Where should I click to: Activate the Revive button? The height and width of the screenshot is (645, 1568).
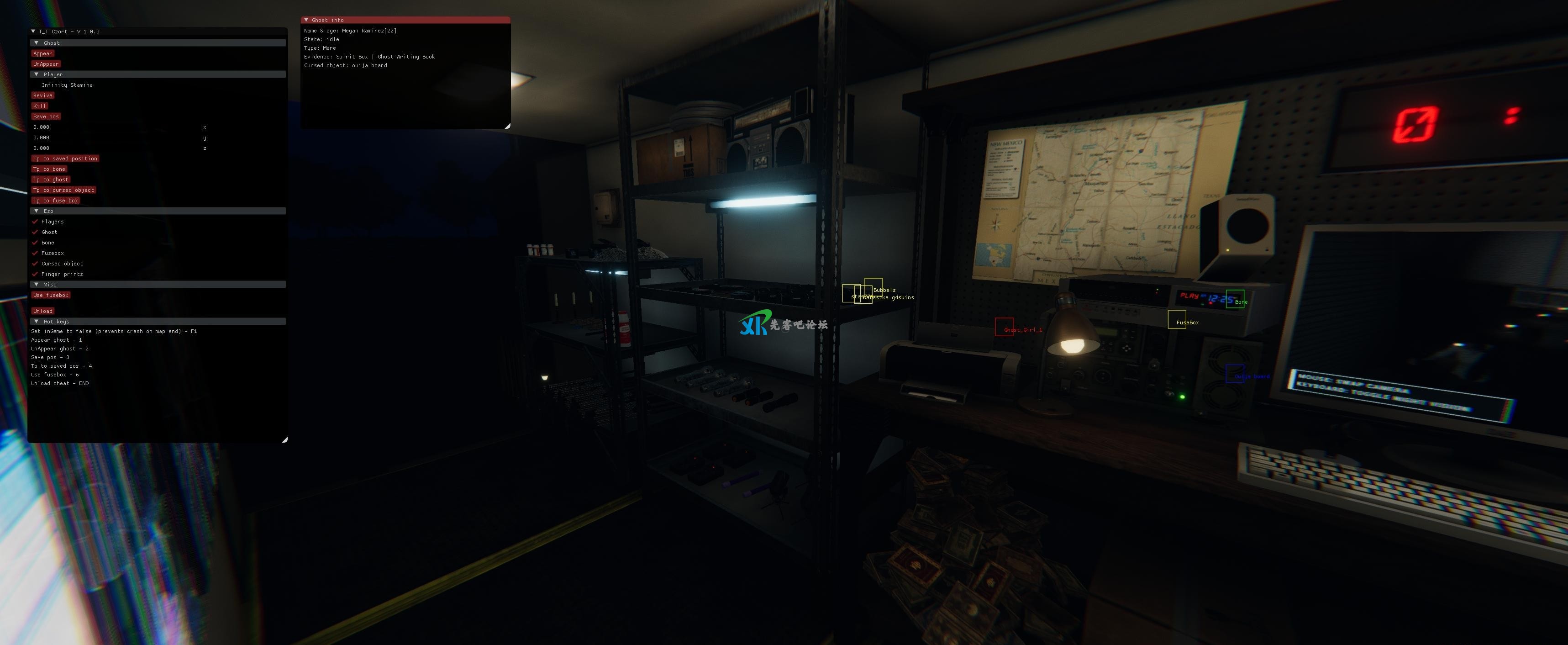42,95
